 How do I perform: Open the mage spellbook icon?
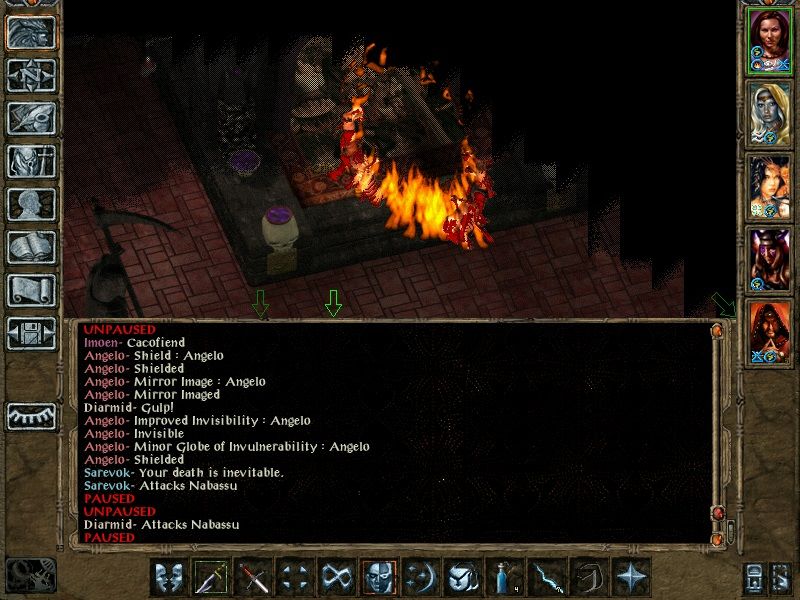tap(31, 247)
